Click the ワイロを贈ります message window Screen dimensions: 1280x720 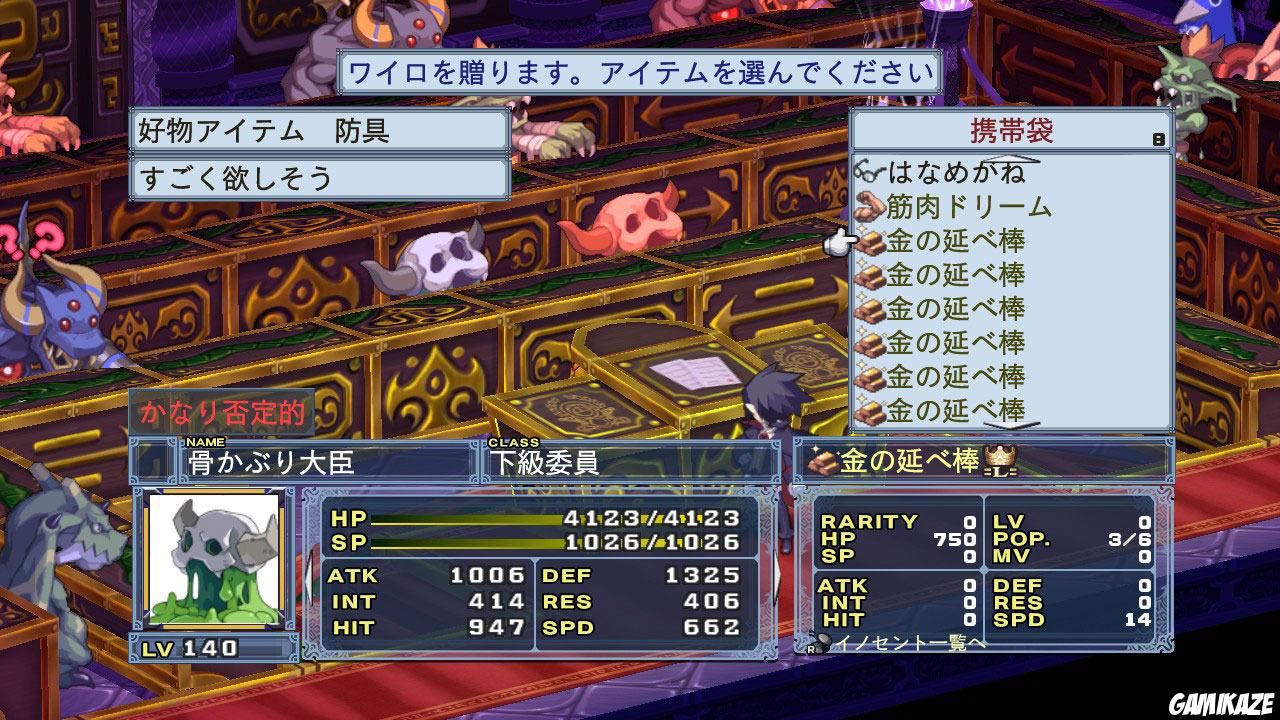coord(640,71)
